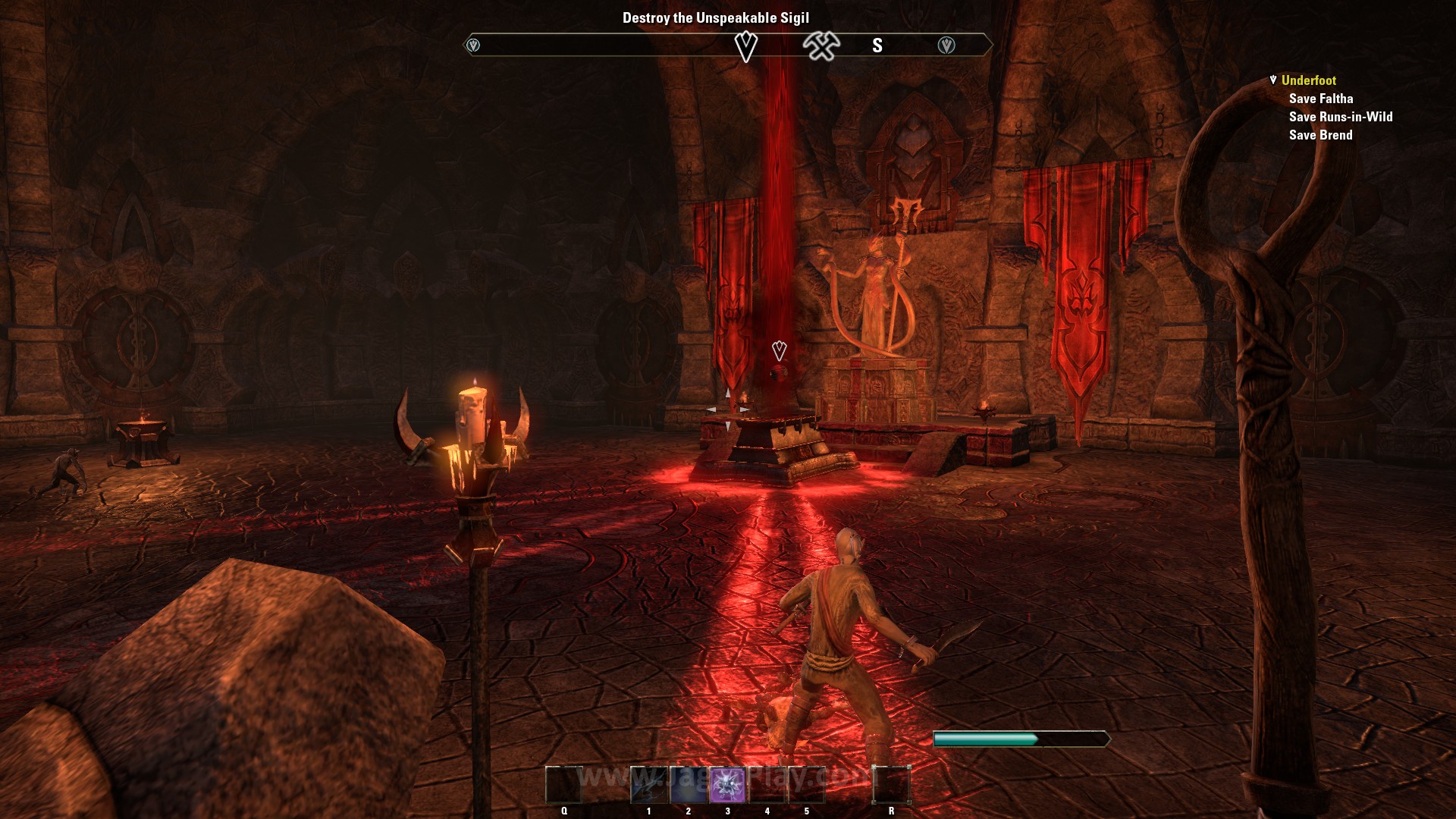Select the ultimate ability slot with corner brackets
Screen dimensions: 1456x819
(891, 785)
